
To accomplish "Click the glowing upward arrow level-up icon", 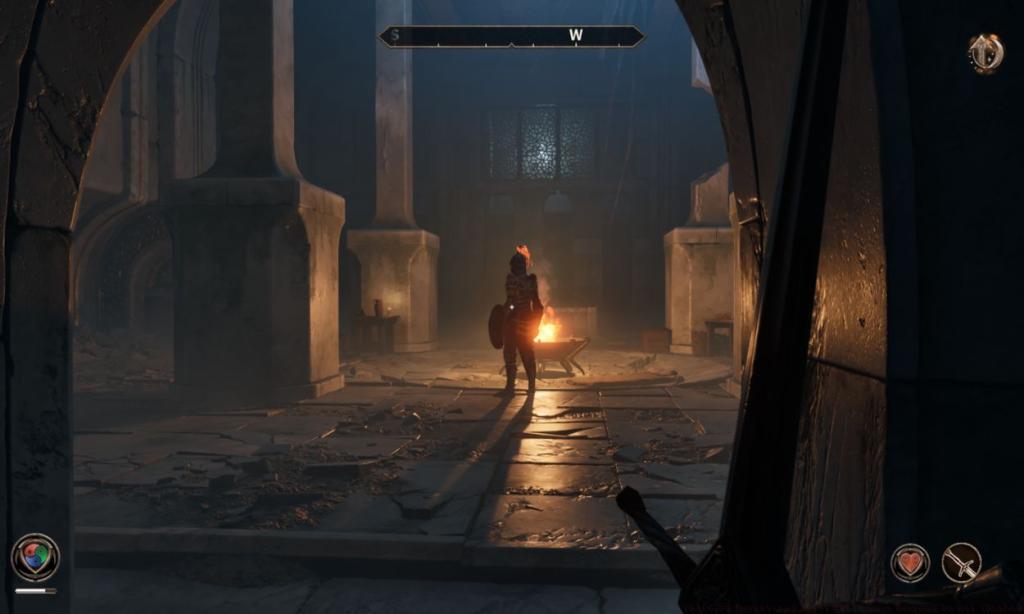I will [986, 53].
